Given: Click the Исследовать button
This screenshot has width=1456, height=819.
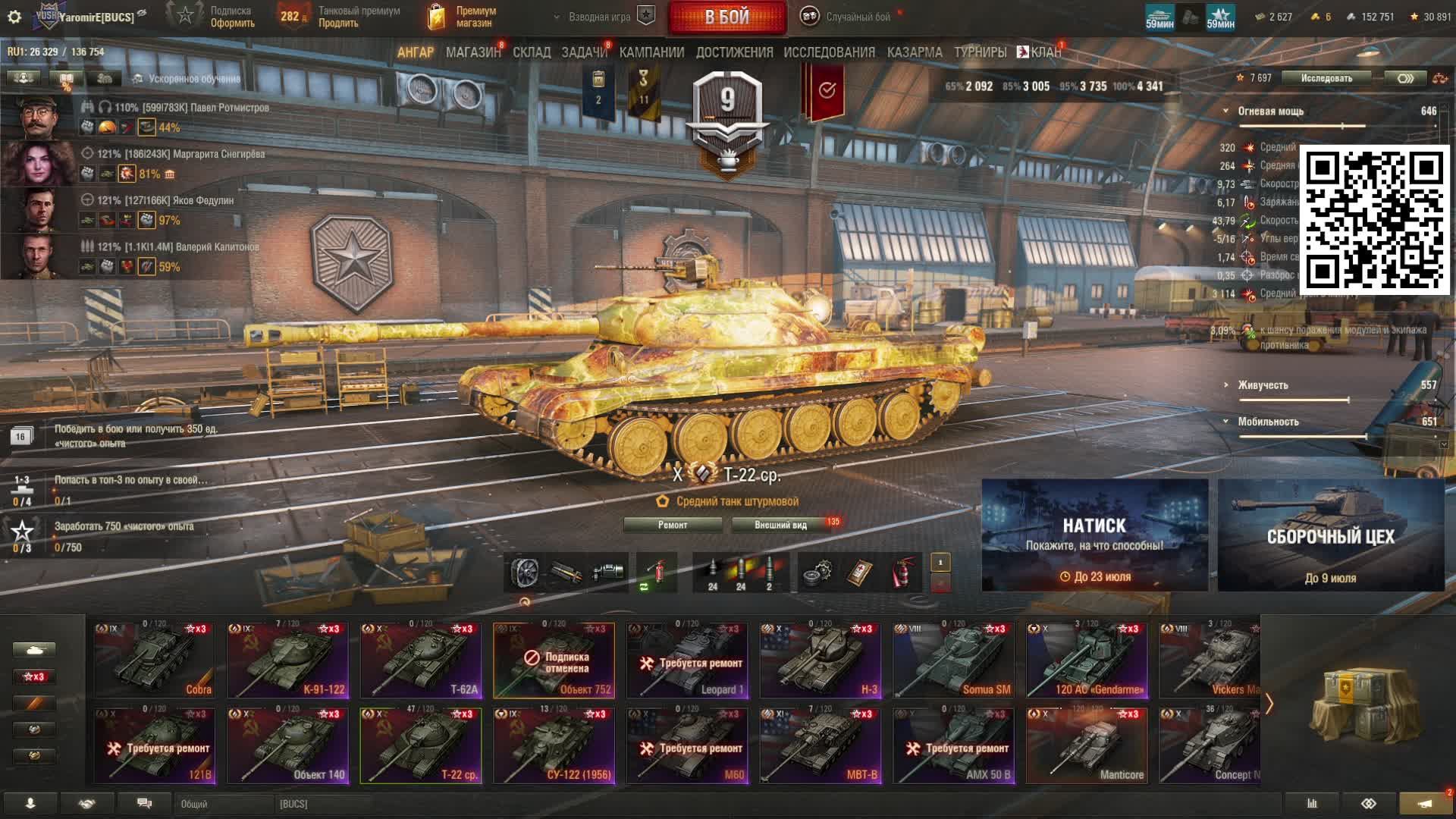Looking at the screenshot, I should [x=1326, y=78].
